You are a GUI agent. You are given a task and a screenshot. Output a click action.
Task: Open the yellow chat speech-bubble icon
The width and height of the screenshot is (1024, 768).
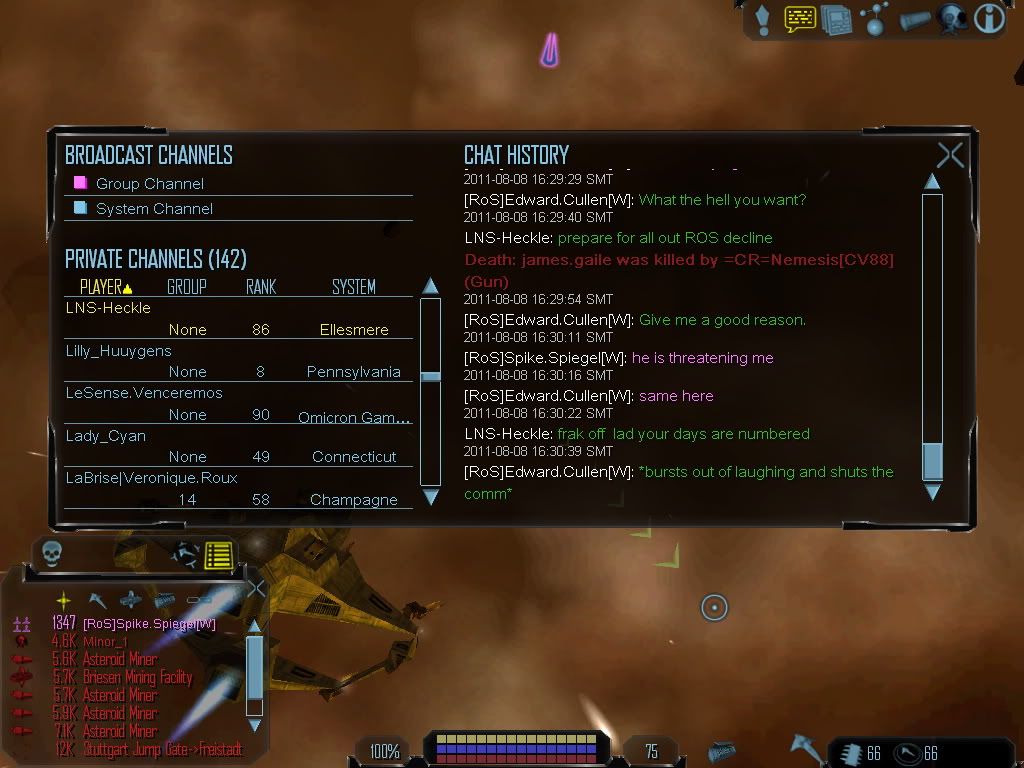[x=800, y=19]
